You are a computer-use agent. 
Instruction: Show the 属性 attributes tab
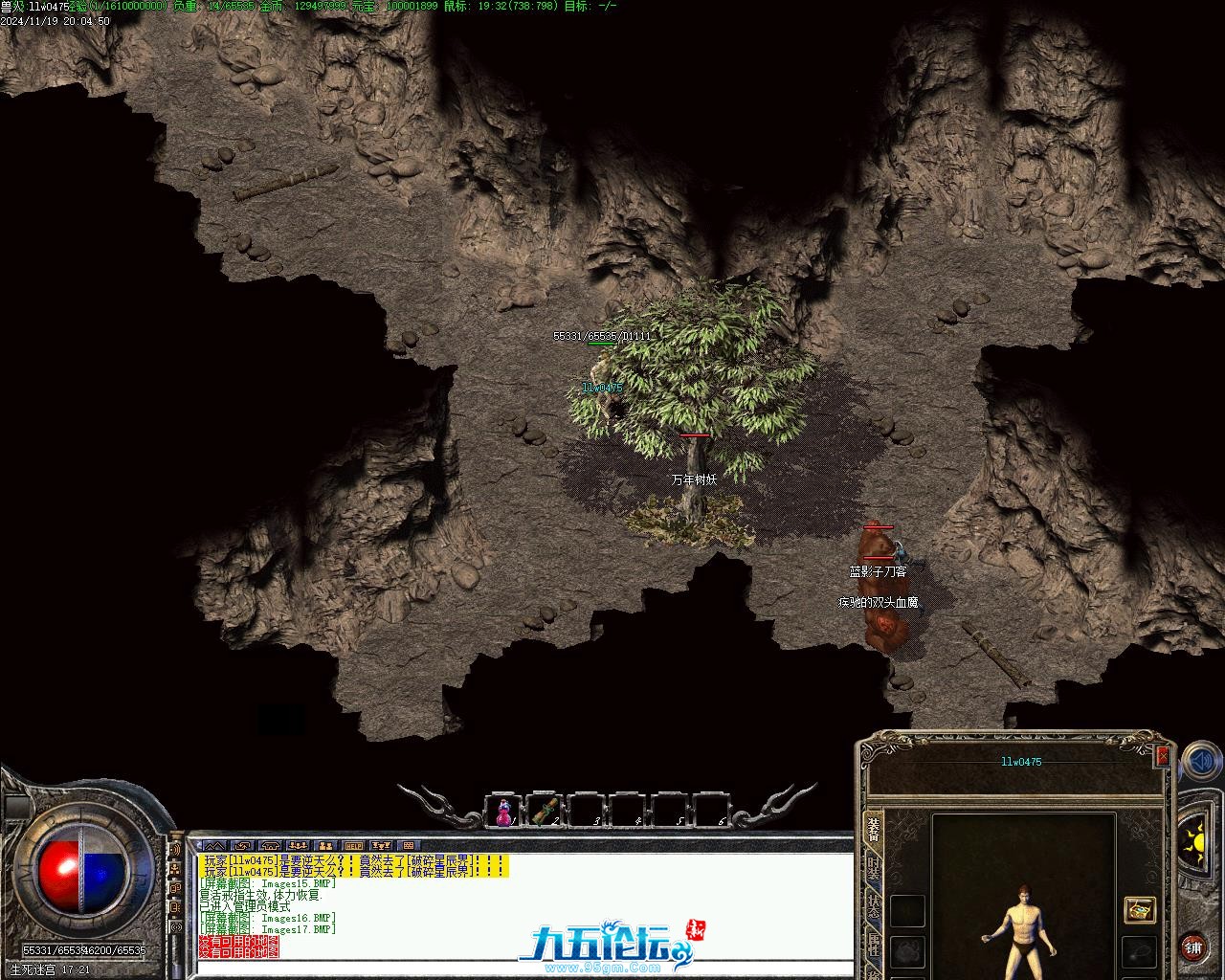874,947
